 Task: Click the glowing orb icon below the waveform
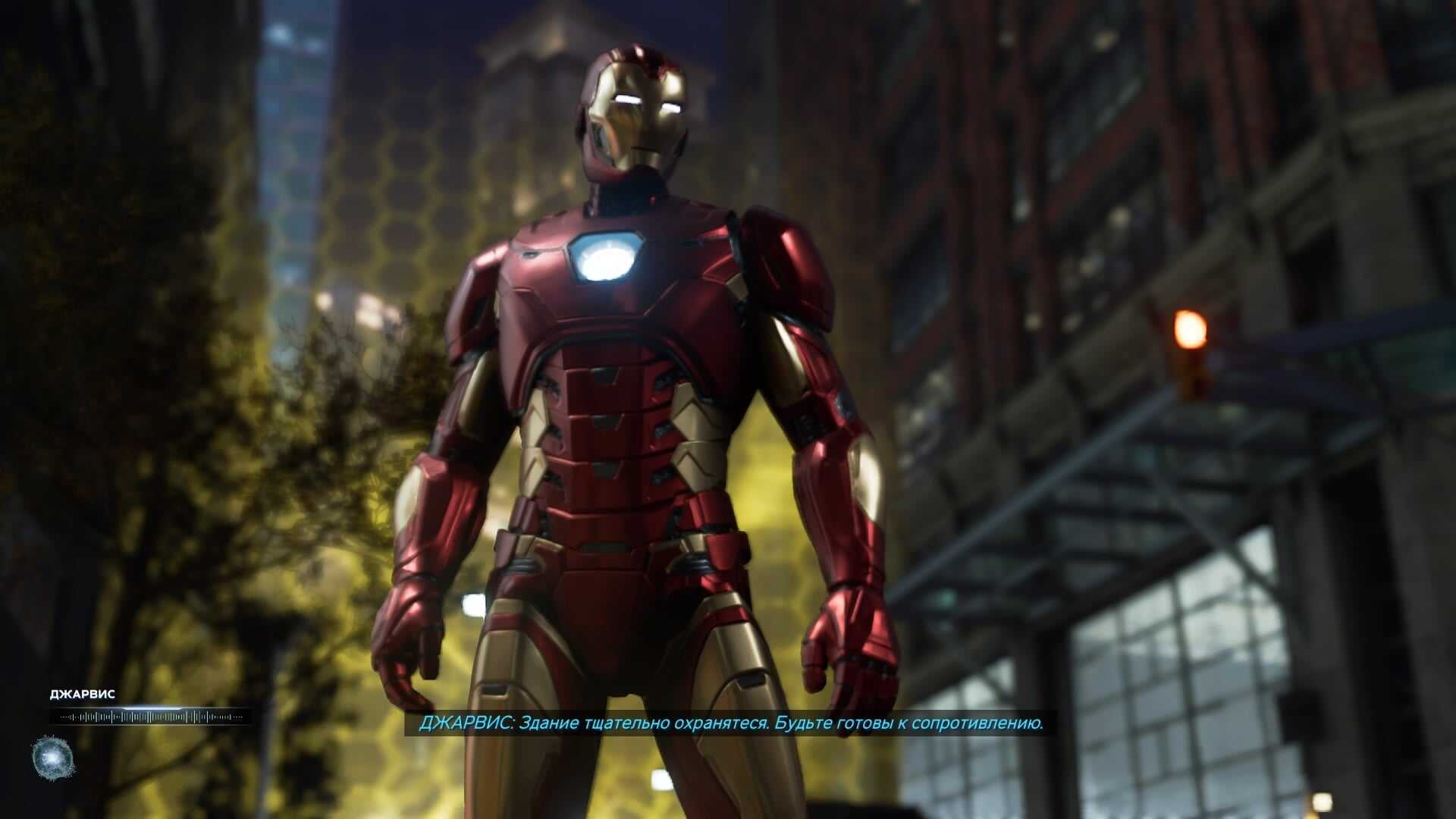coord(53,758)
